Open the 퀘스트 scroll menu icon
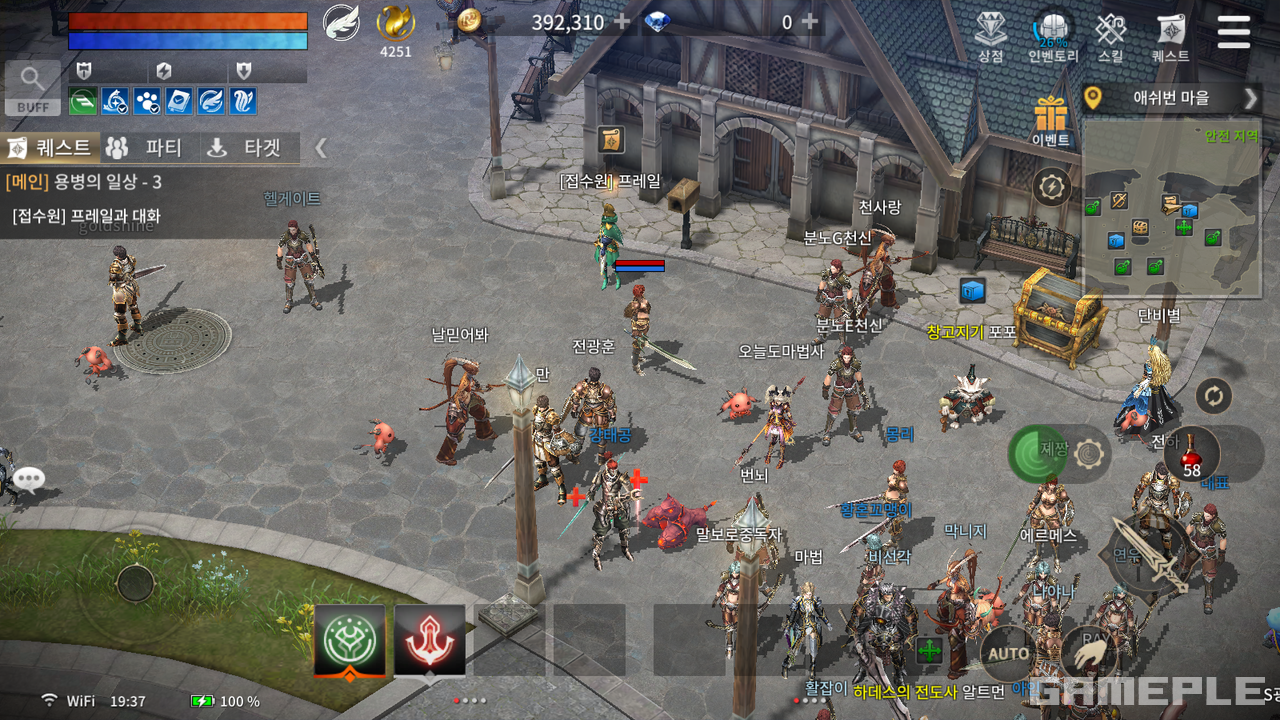Image resolution: width=1280 pixels, height=720 pixels. 1170,36
